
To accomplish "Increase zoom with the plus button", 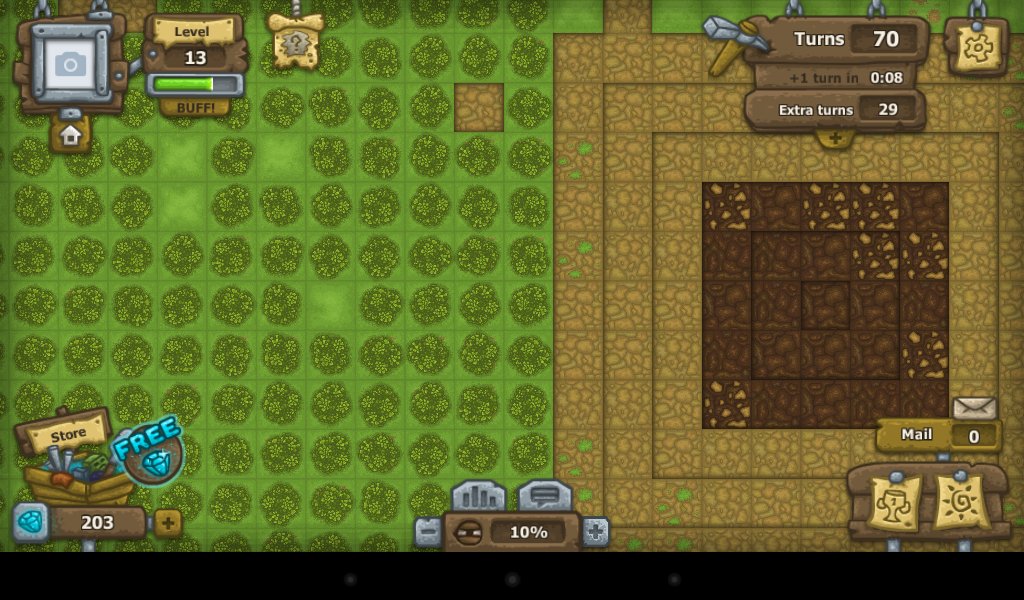I will 595,532.
